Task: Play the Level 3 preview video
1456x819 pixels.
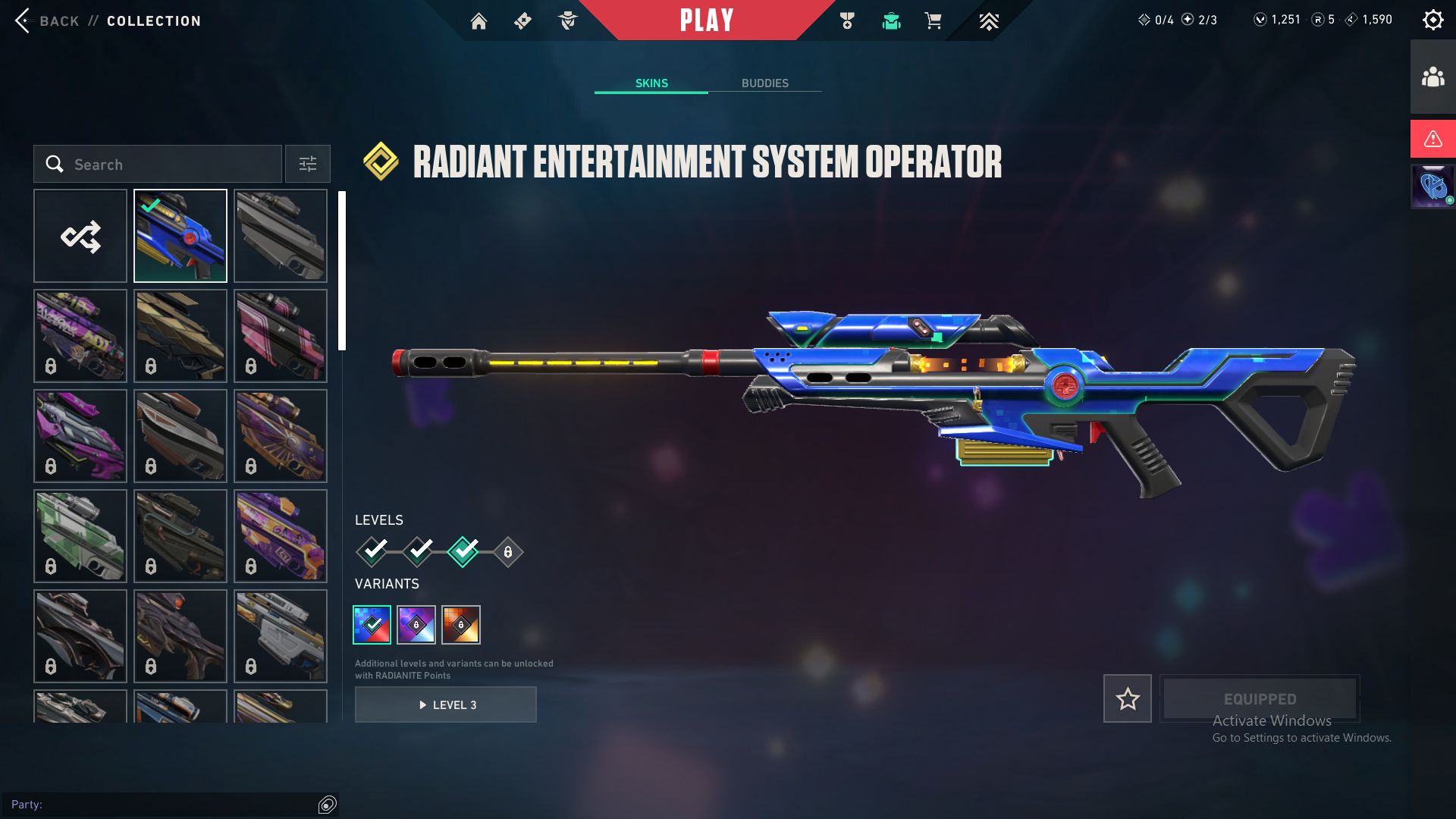Action: coord(446,704)
